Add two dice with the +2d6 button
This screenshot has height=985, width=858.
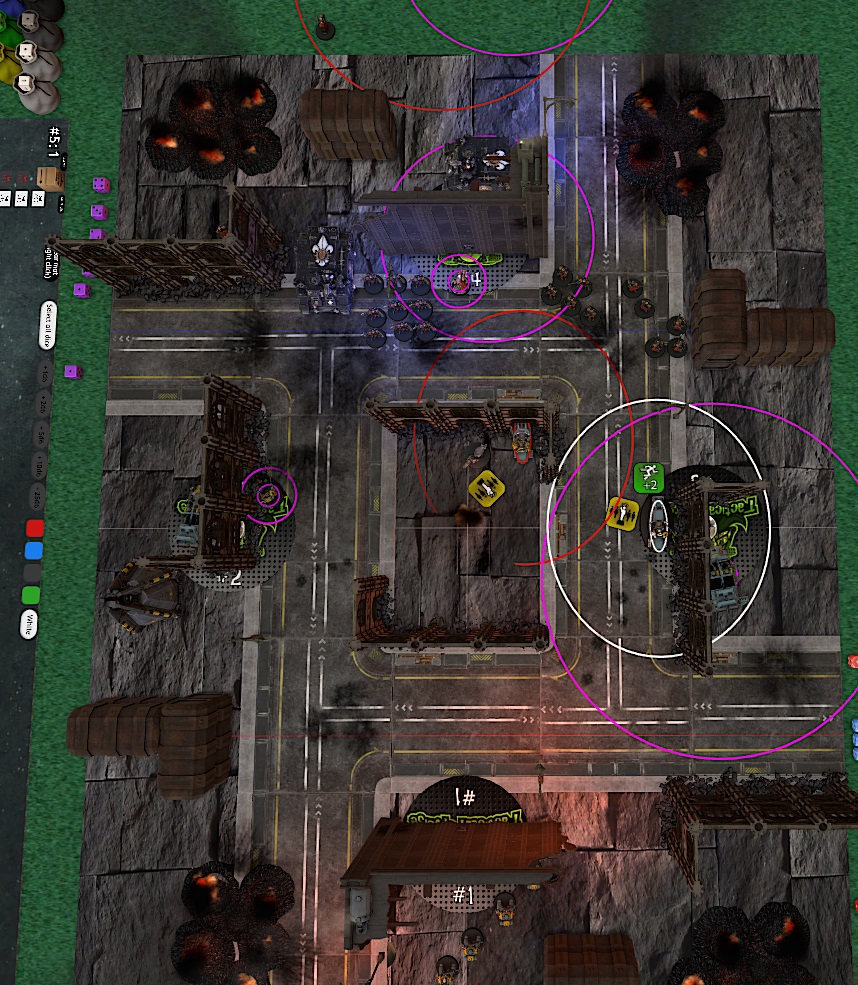pos(42,404)
